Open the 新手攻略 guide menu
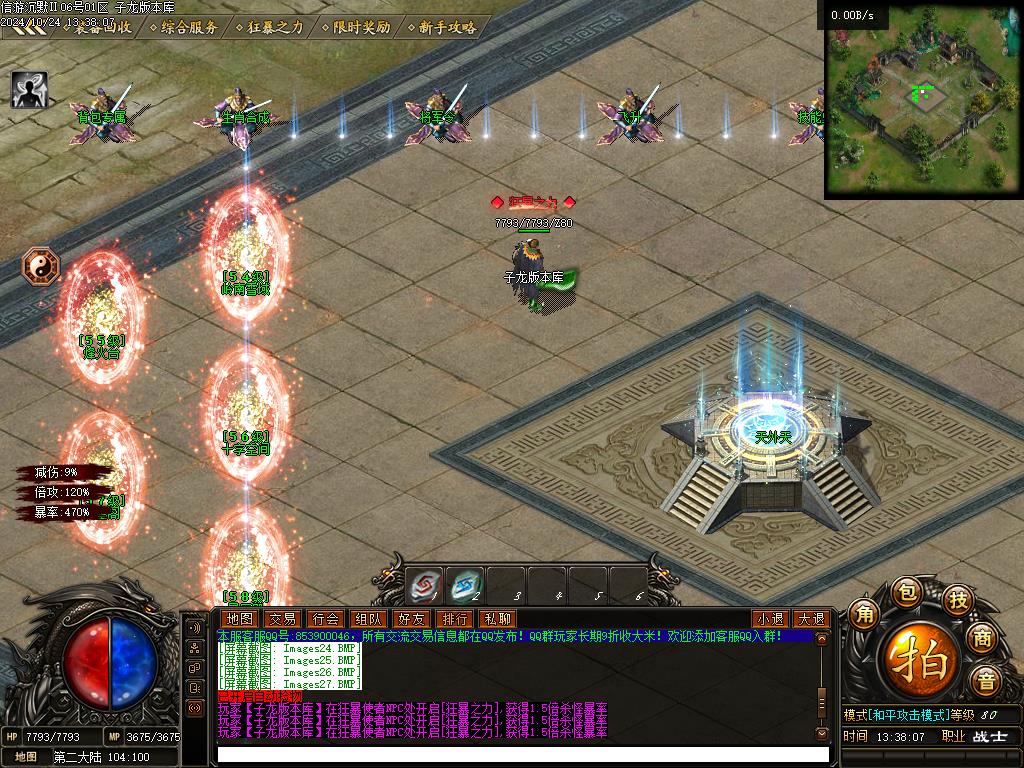The height and width of the screenshot is (768, 1024). pyautogui.click(x=447, y=27)
